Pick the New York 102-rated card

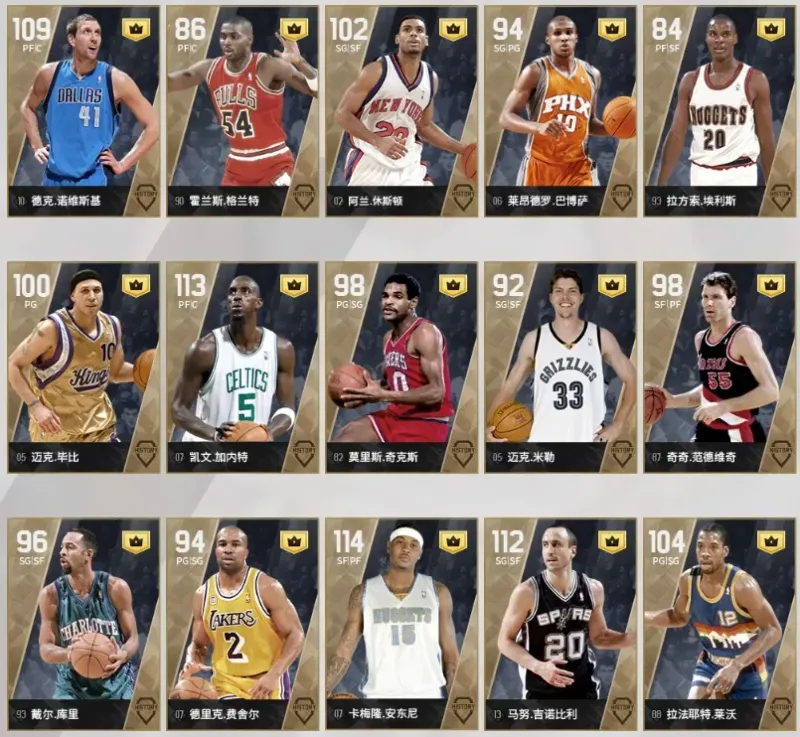pos(401,110)
